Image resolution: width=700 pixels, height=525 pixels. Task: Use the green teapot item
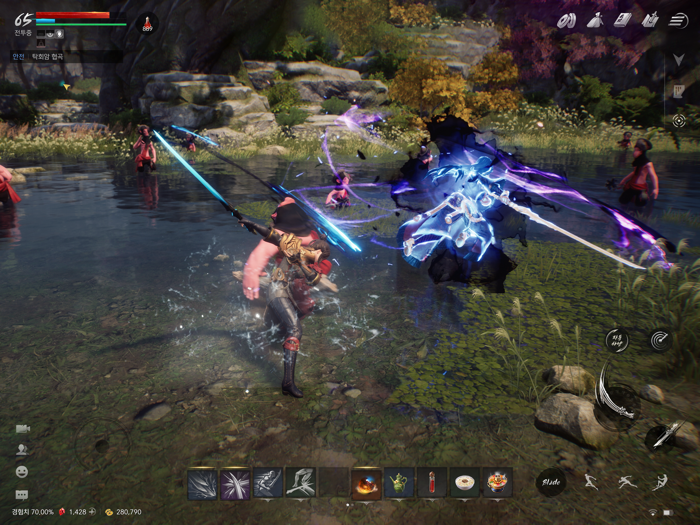[399, 483]
